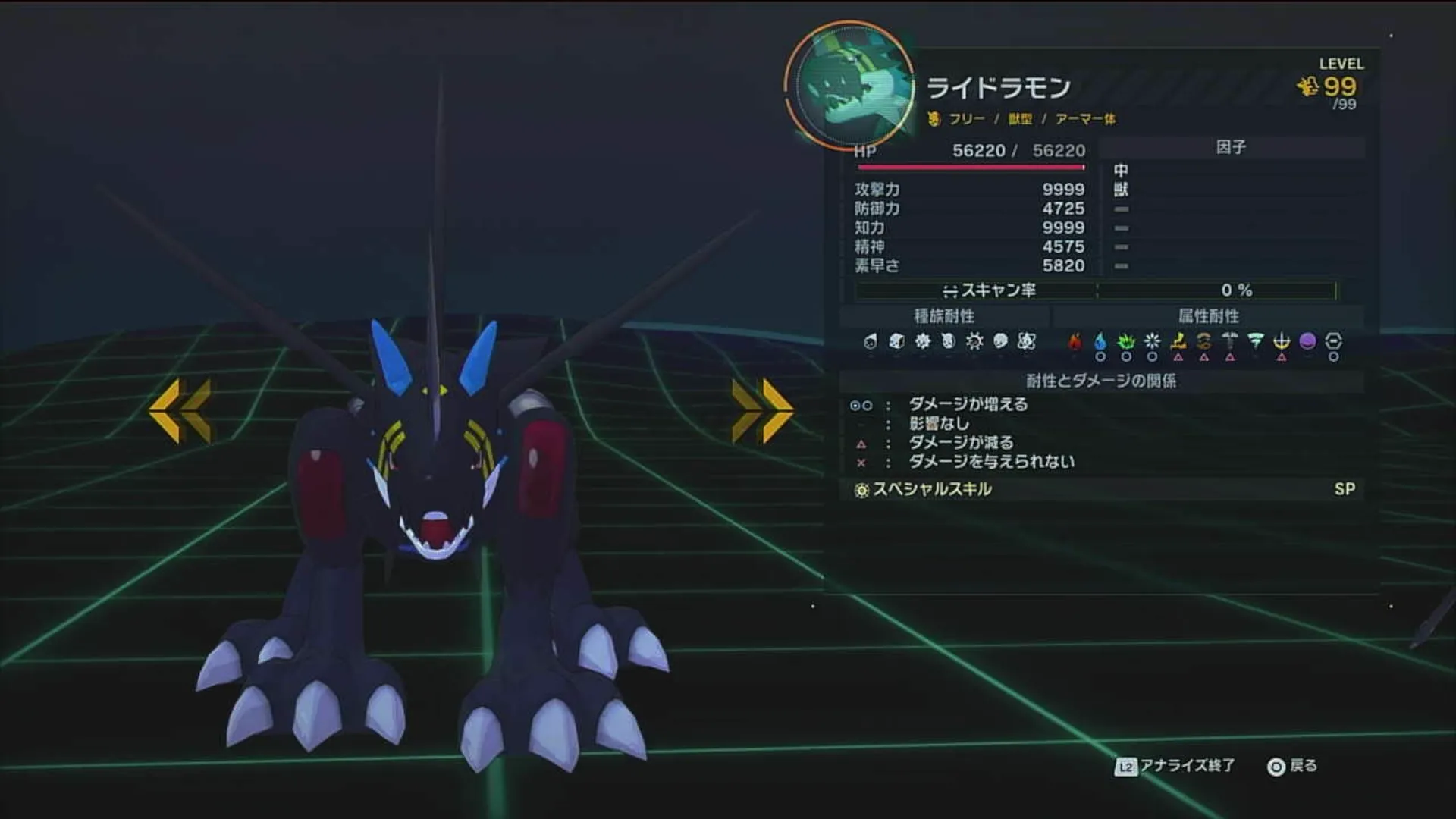Click the red HP bar
The image size is (1456, 819).
[971, 165]
